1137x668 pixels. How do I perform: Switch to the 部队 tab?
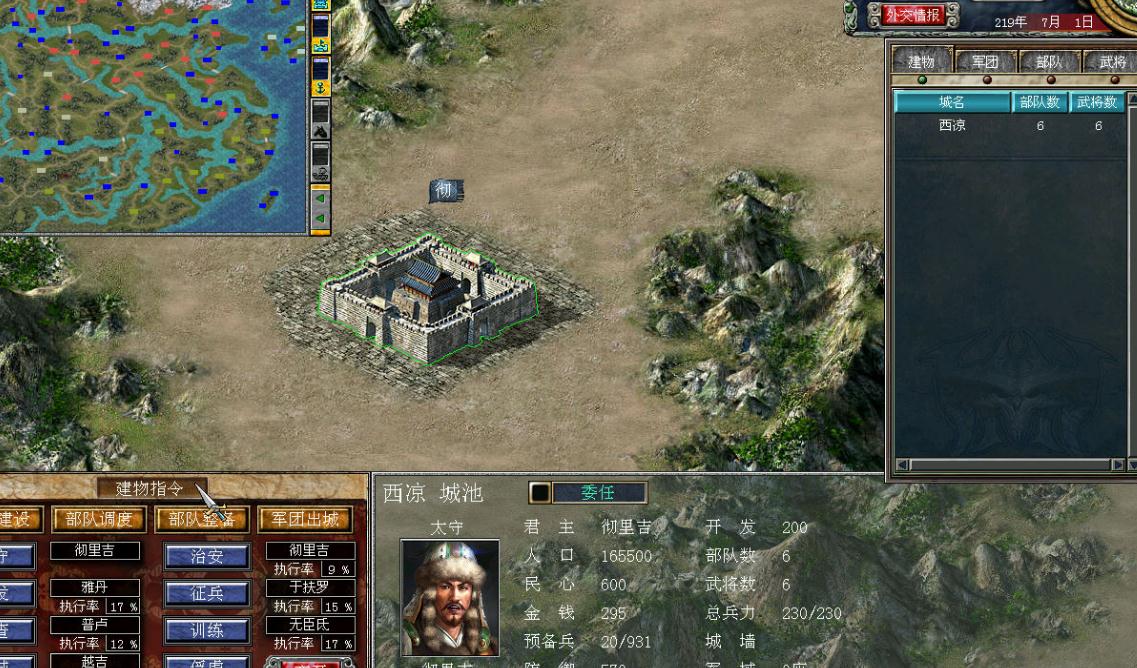(1049, 62)
